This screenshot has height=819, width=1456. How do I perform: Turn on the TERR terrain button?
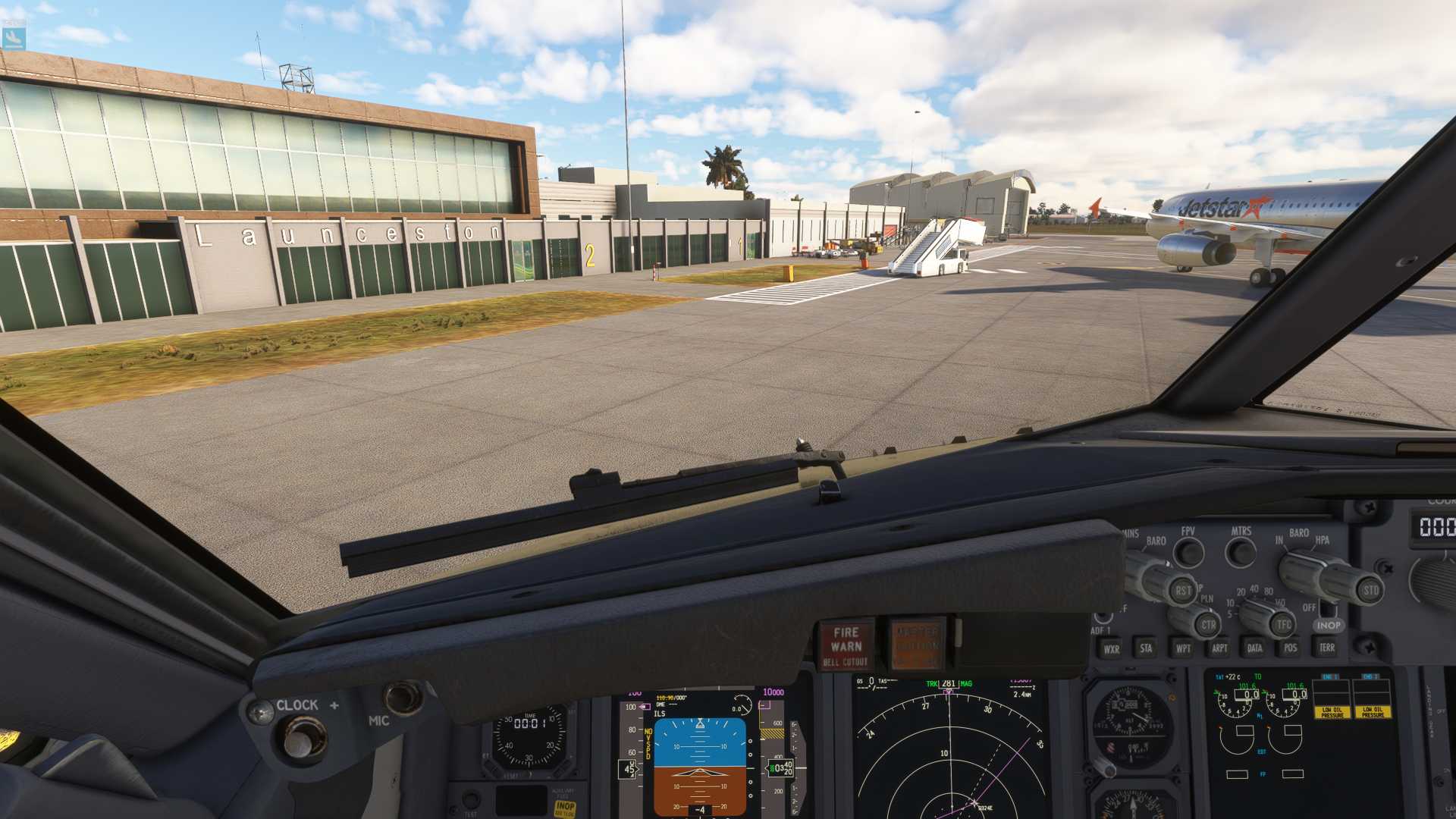(x=1326, y=648)
